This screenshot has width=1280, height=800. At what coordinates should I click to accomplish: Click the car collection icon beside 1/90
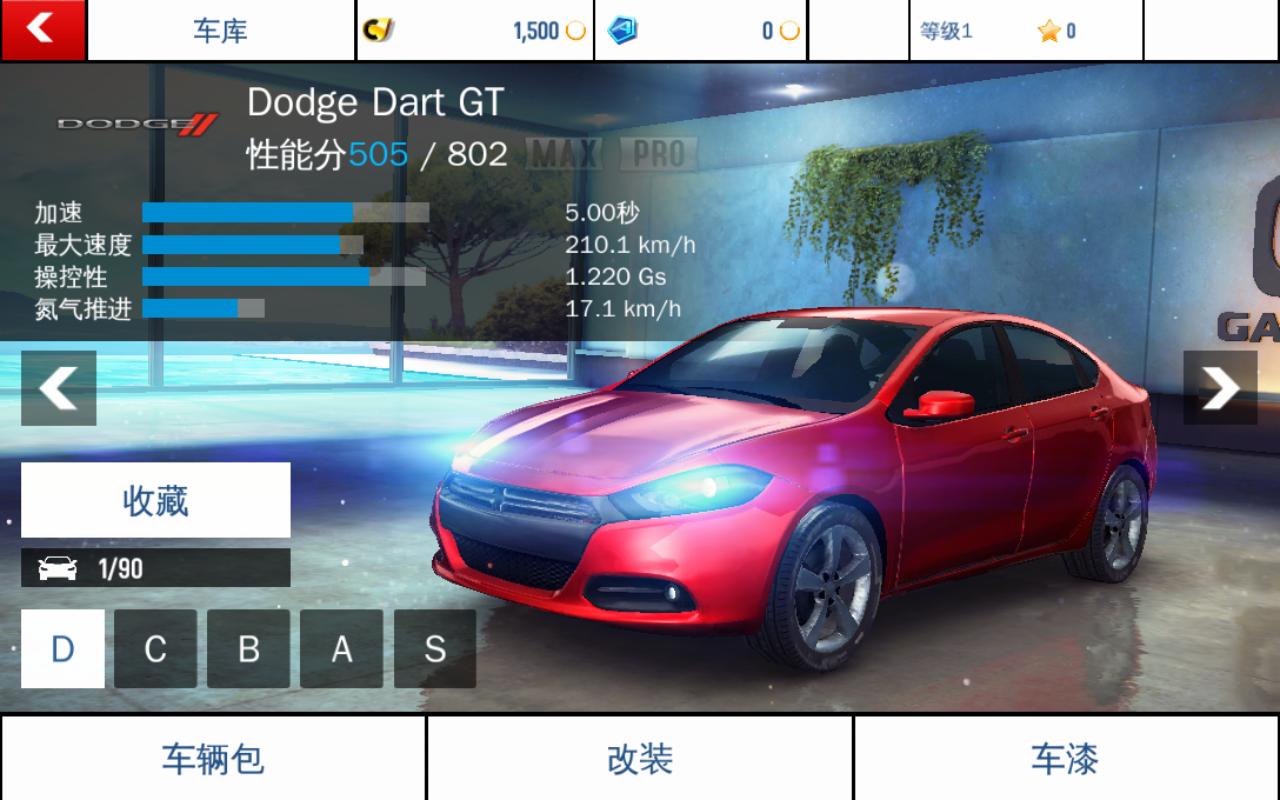(60, 568)
